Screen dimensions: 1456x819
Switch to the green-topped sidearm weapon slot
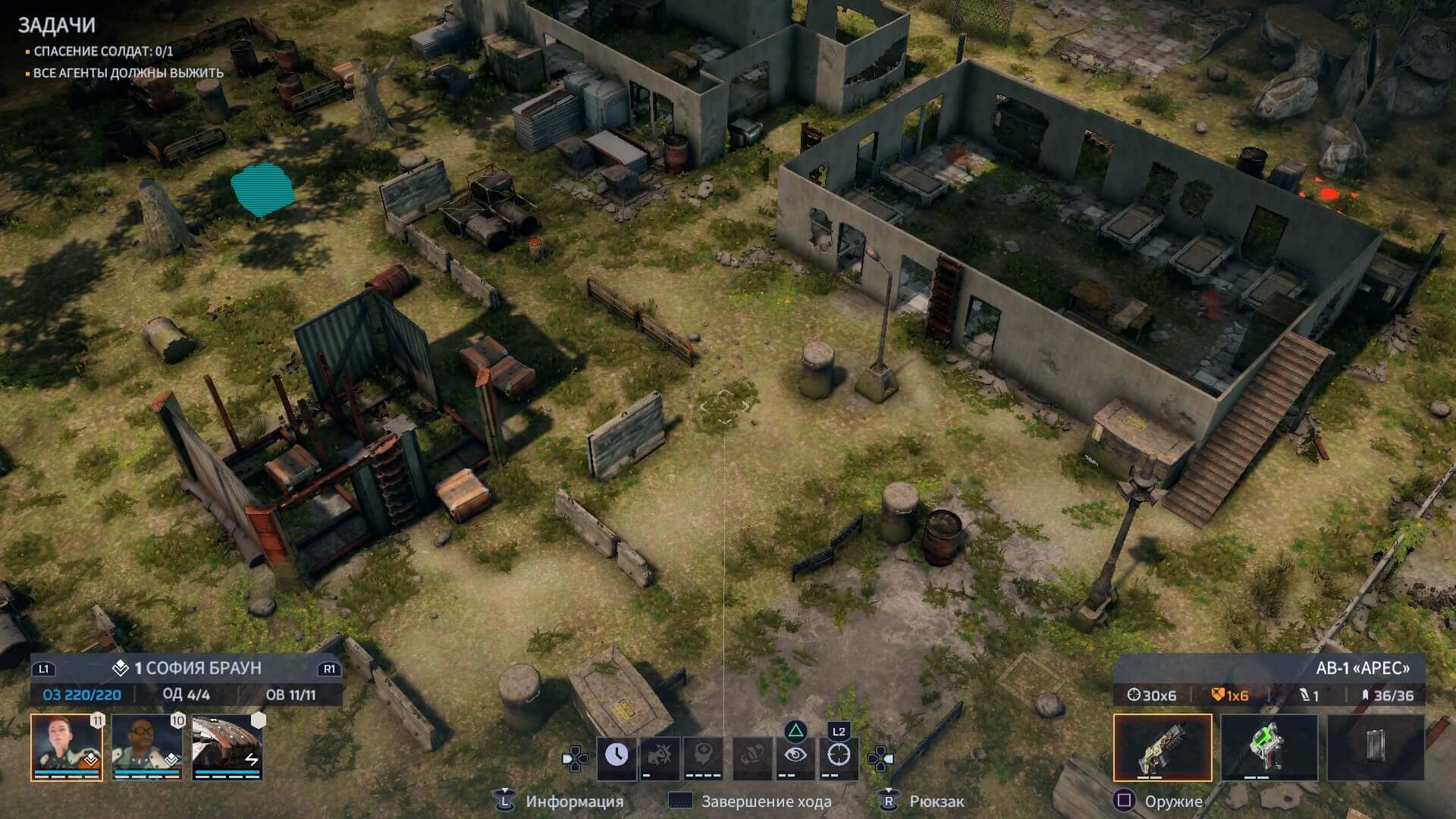click(1269, 747)
